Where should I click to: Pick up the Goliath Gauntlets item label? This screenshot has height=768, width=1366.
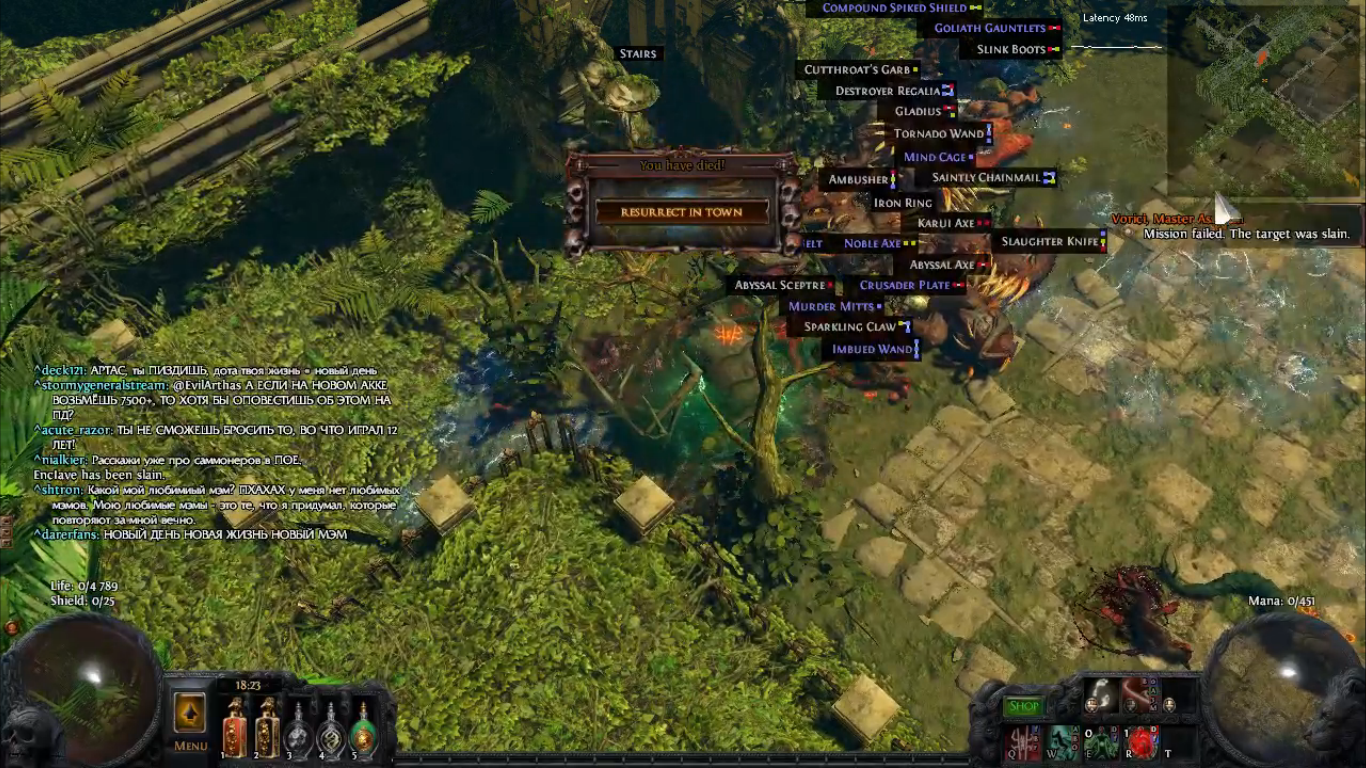click(x=990, y=28)
